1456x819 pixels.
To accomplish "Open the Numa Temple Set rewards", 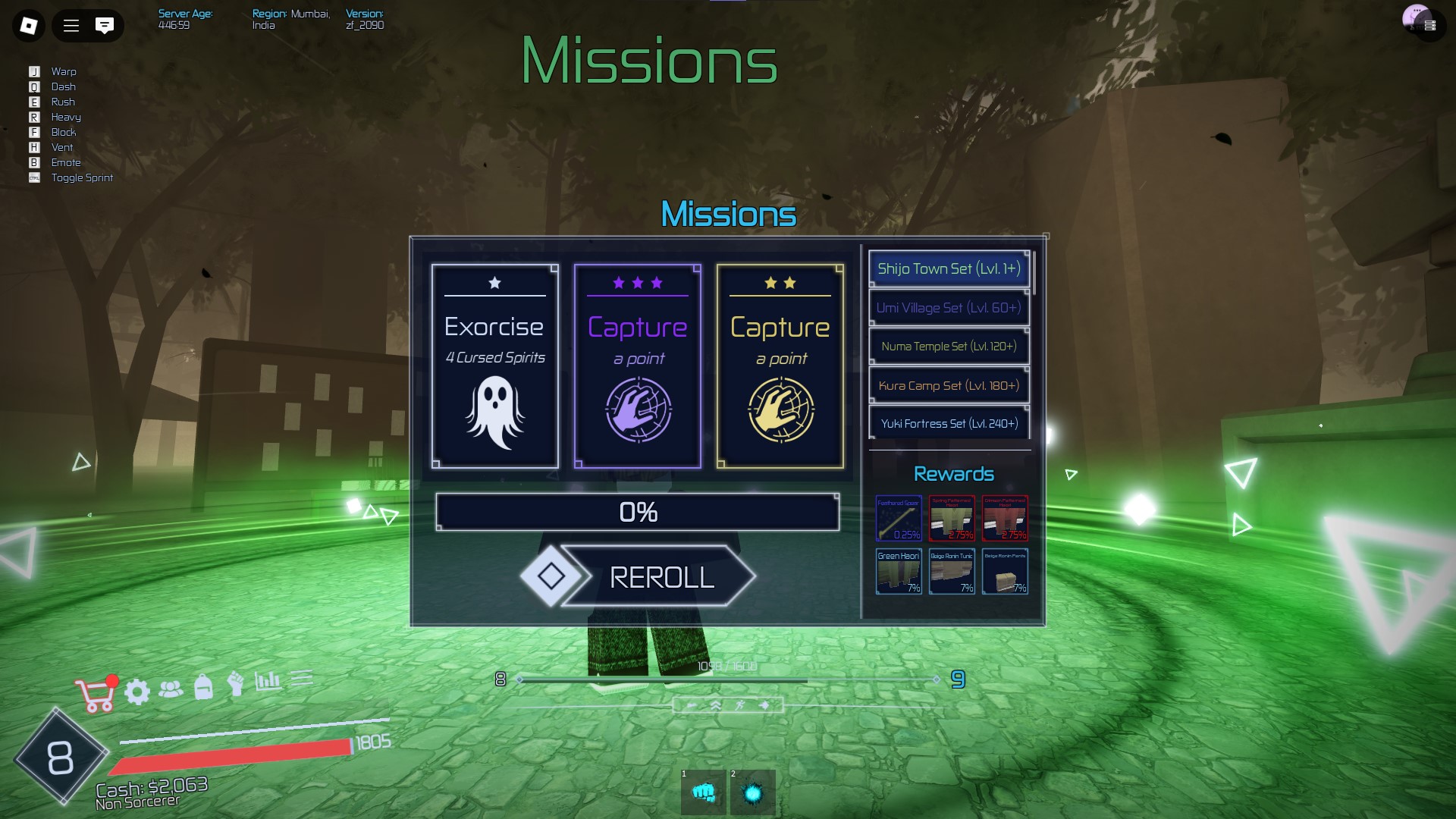I will [949, 347].
